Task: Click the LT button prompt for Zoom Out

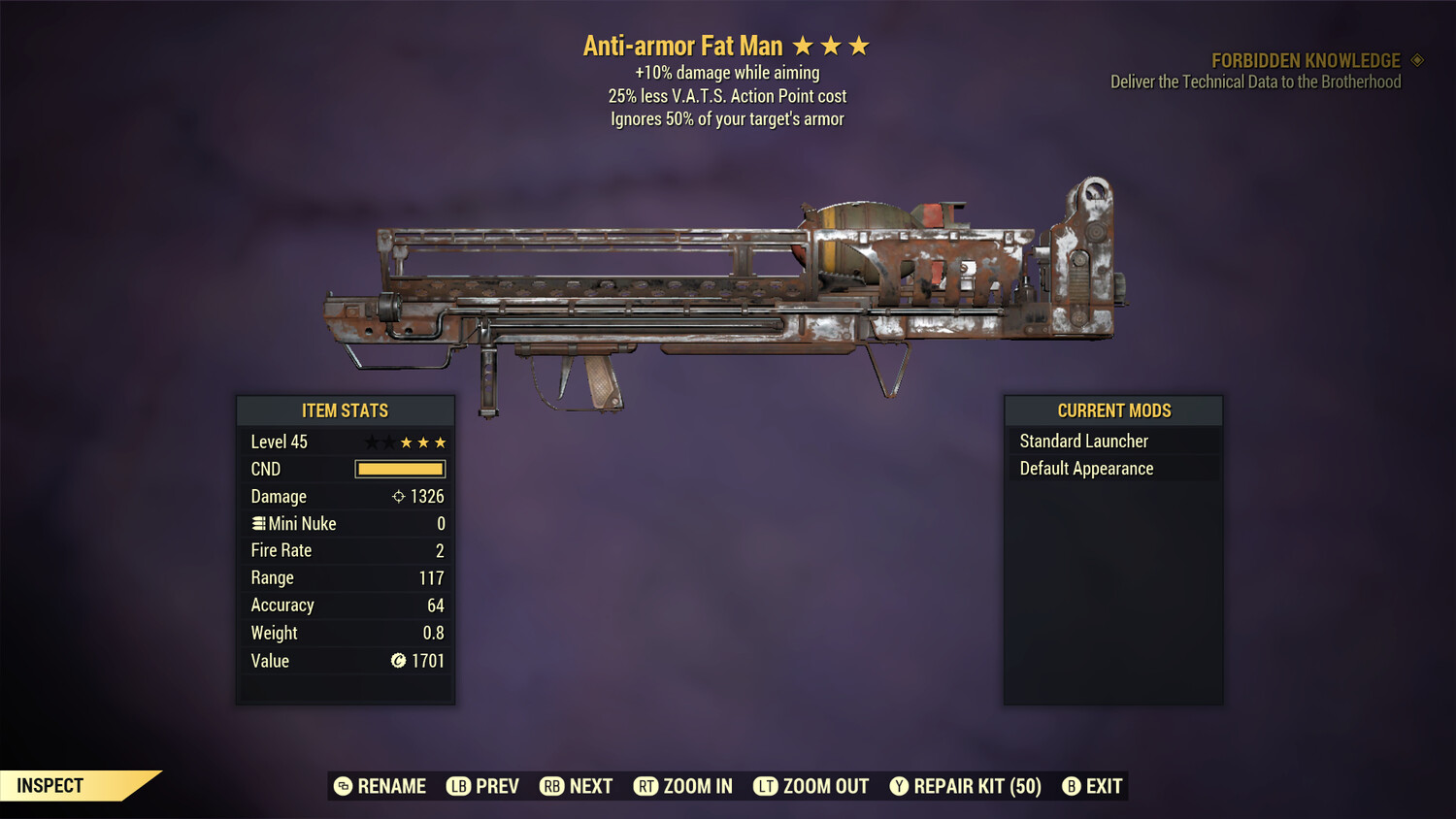Action: pos(765,786)
